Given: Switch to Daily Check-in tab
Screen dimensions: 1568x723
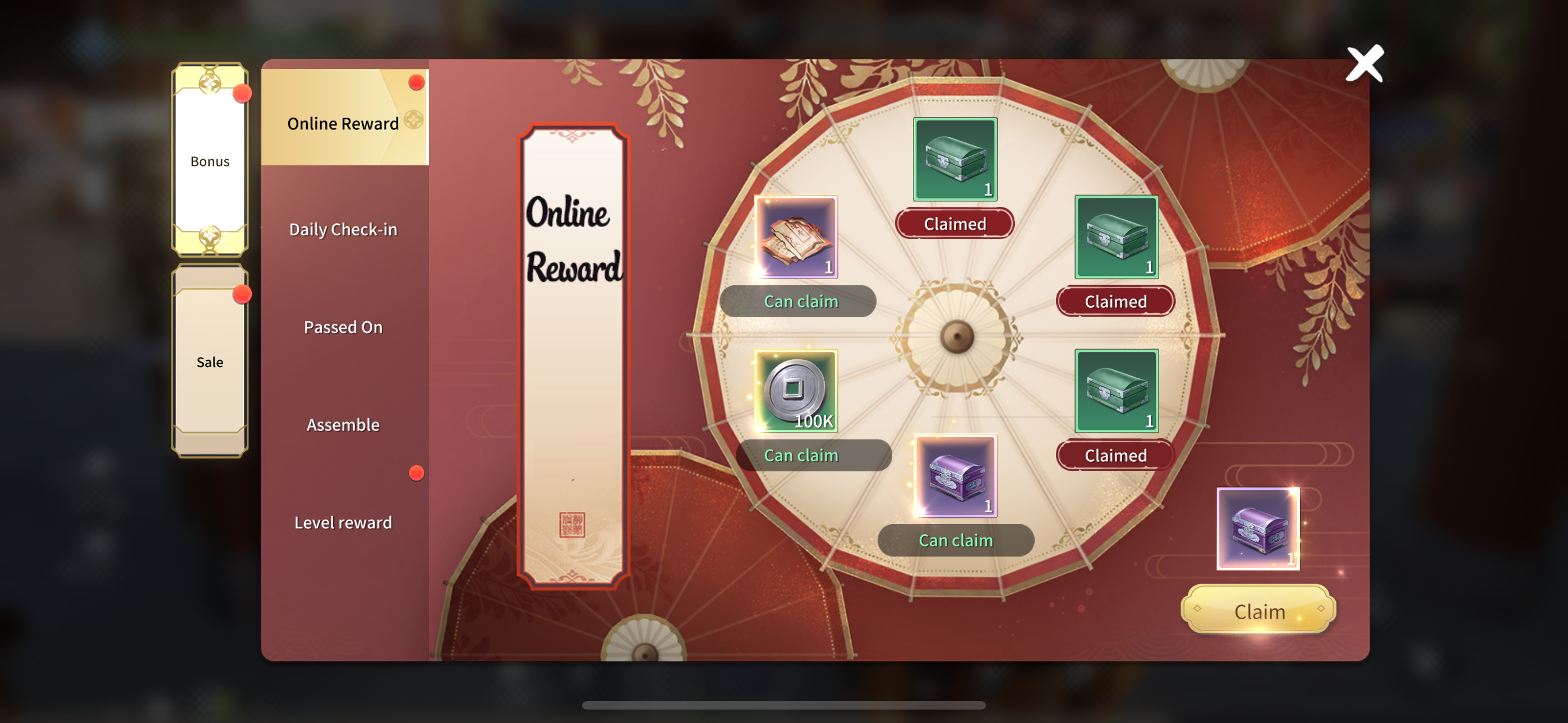Looking at the screenshot, I should (x=343, y=229).
